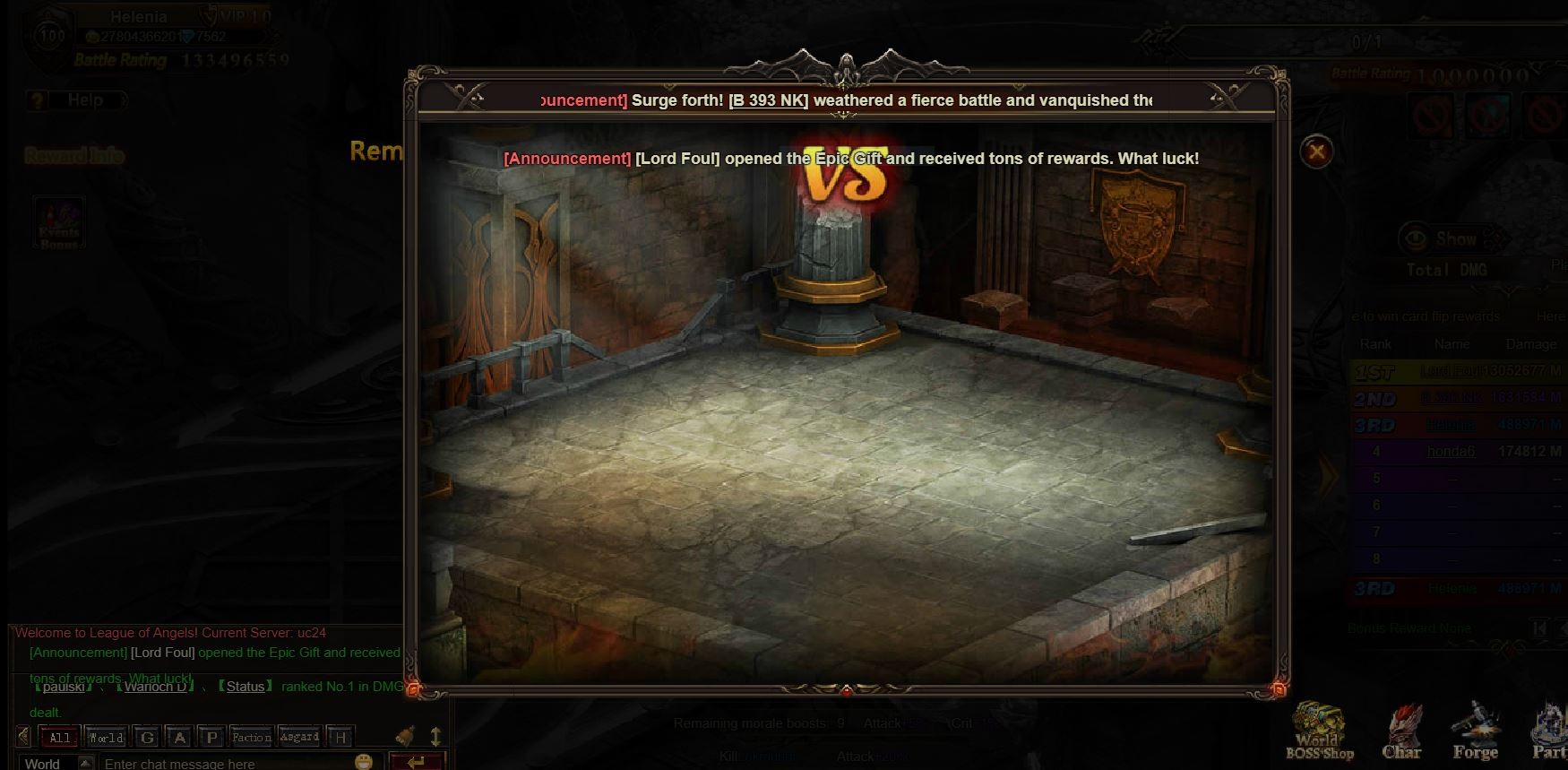Image resolution: width=1568 pixels, height=770 pixels.
Task: Click the Status link in the chat log
Action: pyautogui.click(x=245, y=687)
